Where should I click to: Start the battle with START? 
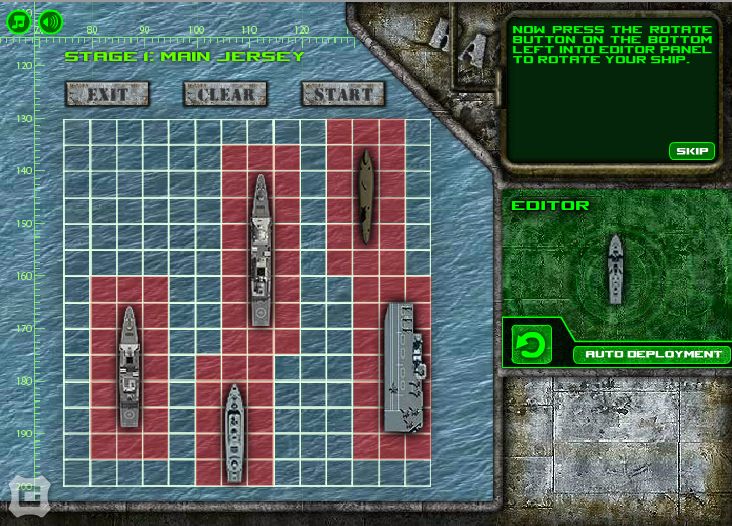tap(343, 94)
